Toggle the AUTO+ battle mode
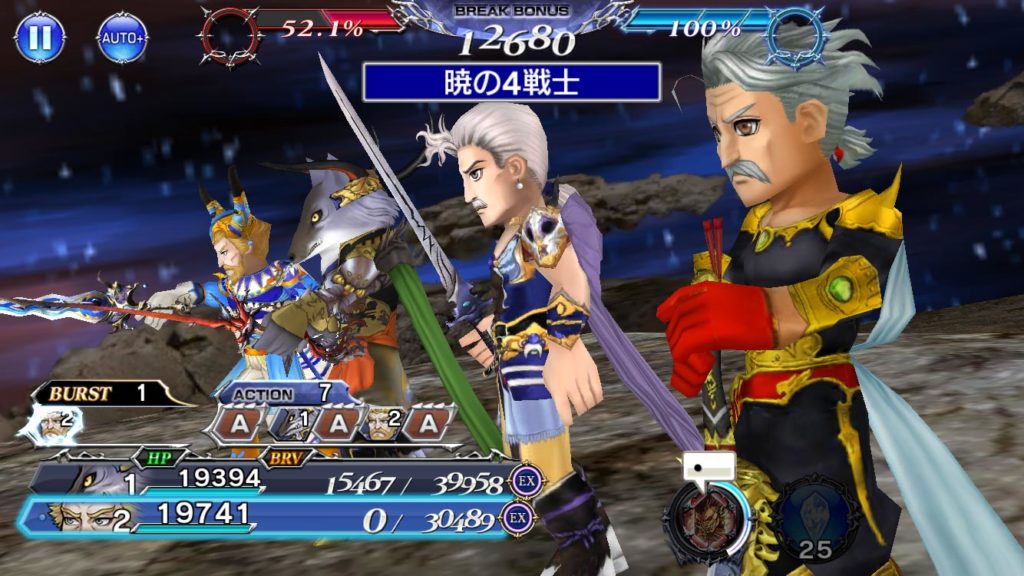This screenshot has width=1024, height=576. point(122,38)
